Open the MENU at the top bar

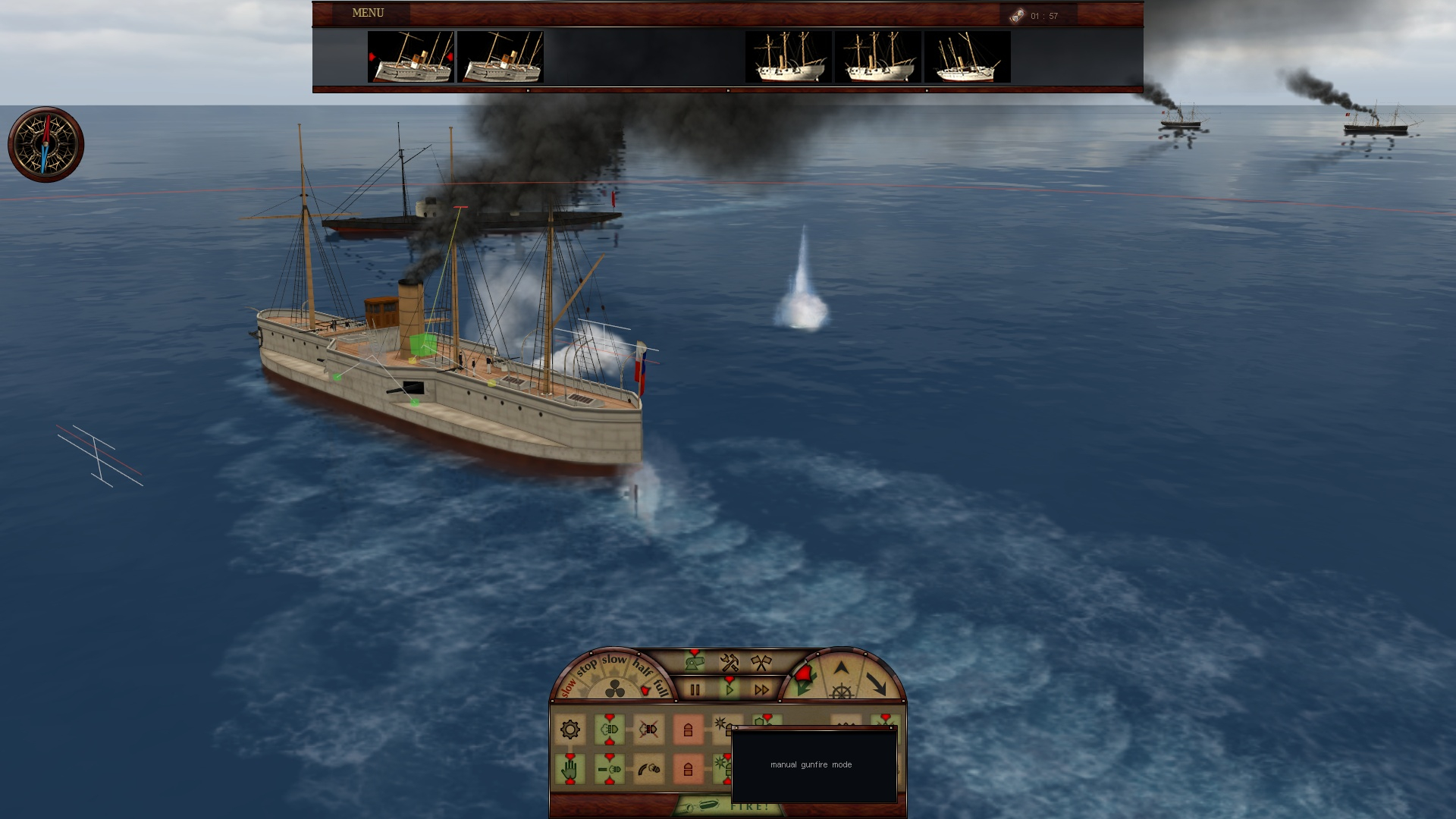368,13
